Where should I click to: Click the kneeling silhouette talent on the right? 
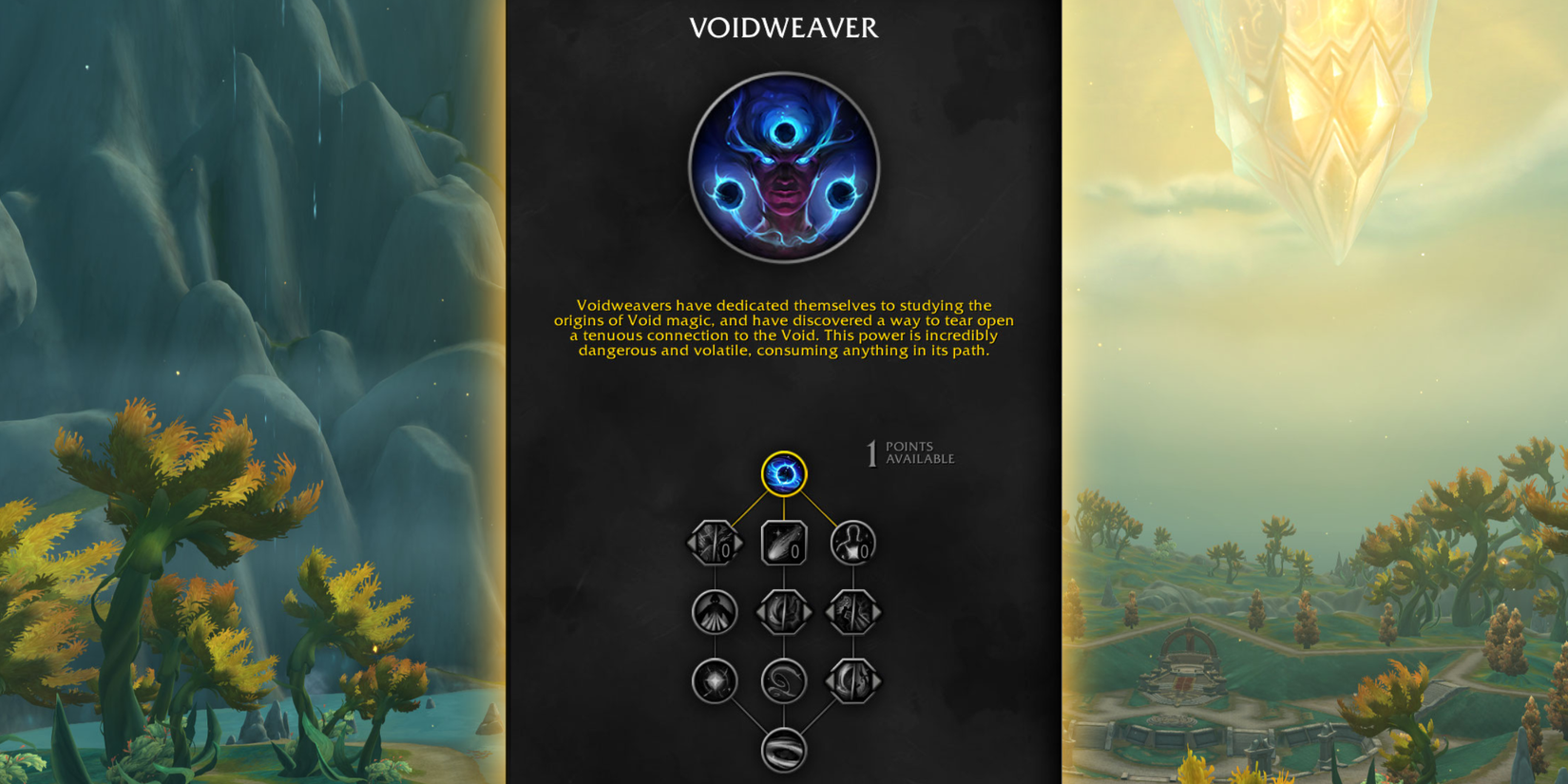(851, 542)
